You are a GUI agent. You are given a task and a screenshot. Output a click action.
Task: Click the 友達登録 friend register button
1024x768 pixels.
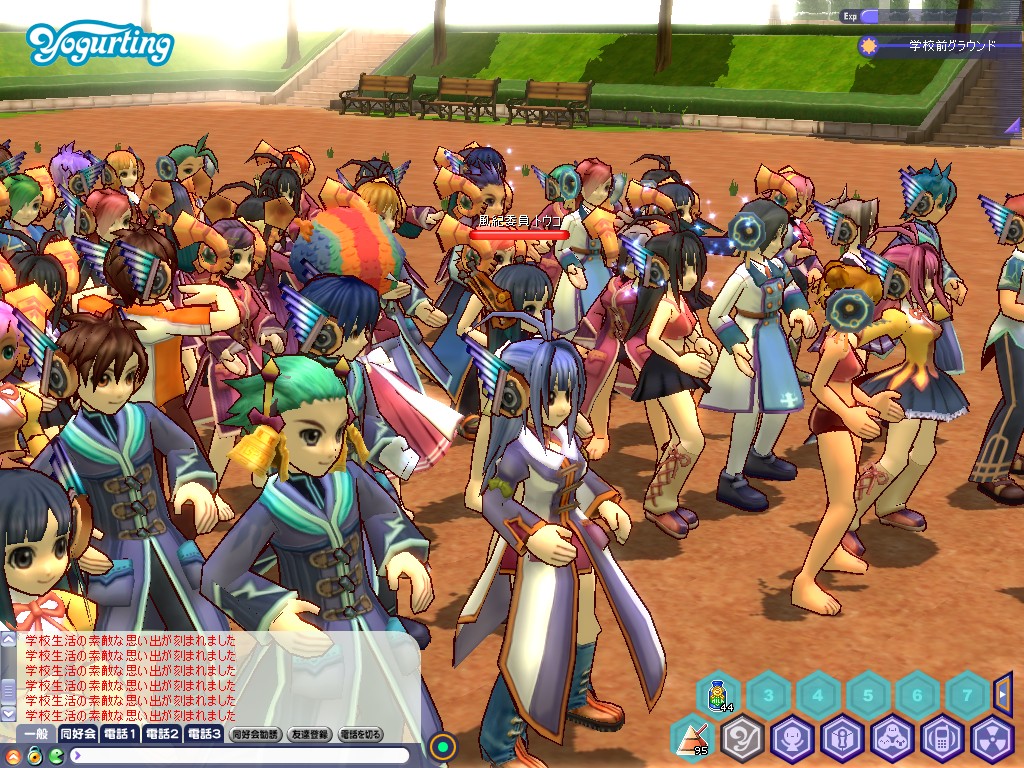[x=310, y=734]
